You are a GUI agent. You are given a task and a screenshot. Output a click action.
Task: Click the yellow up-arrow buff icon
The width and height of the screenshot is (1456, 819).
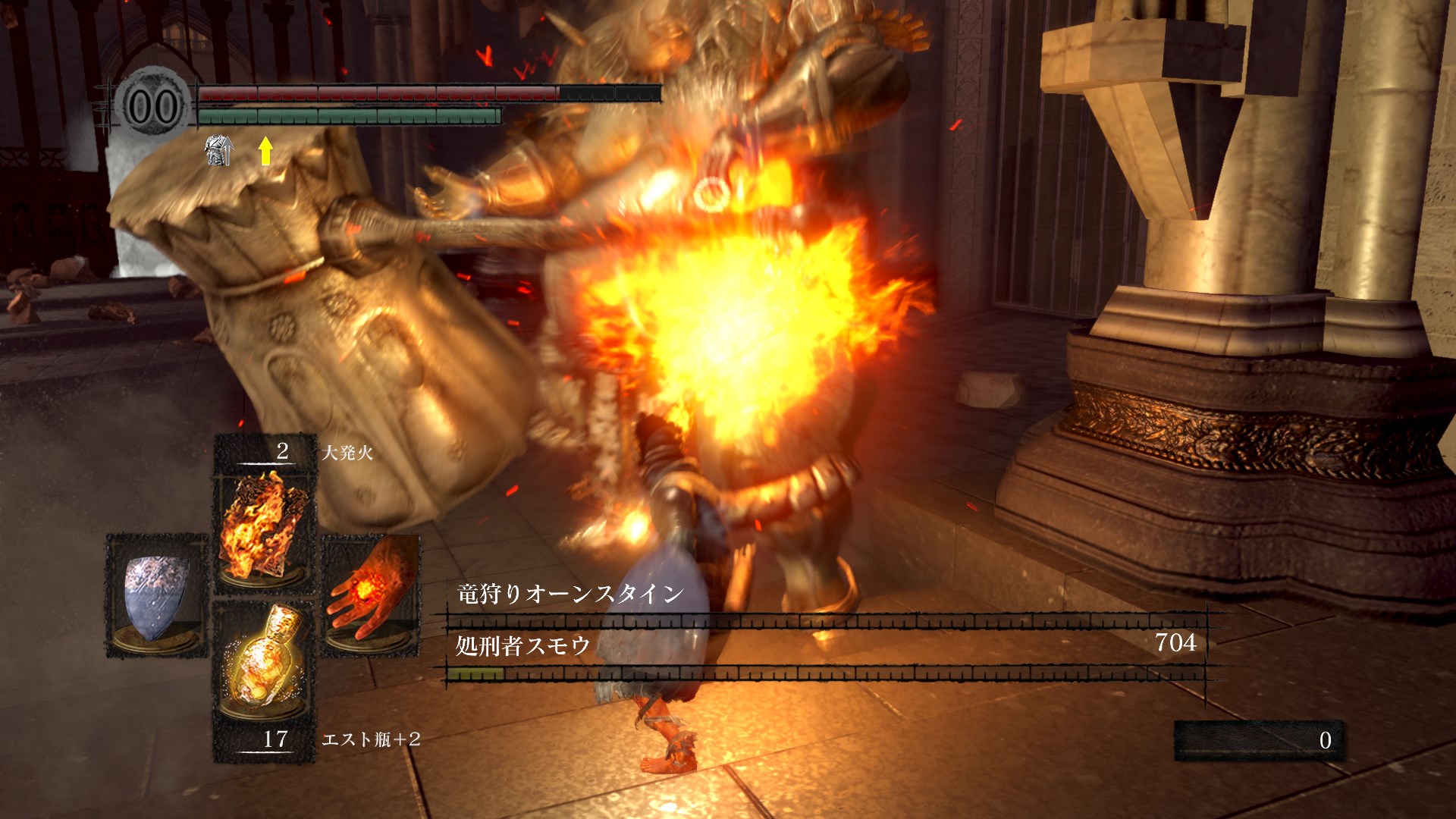pos(265,151)
